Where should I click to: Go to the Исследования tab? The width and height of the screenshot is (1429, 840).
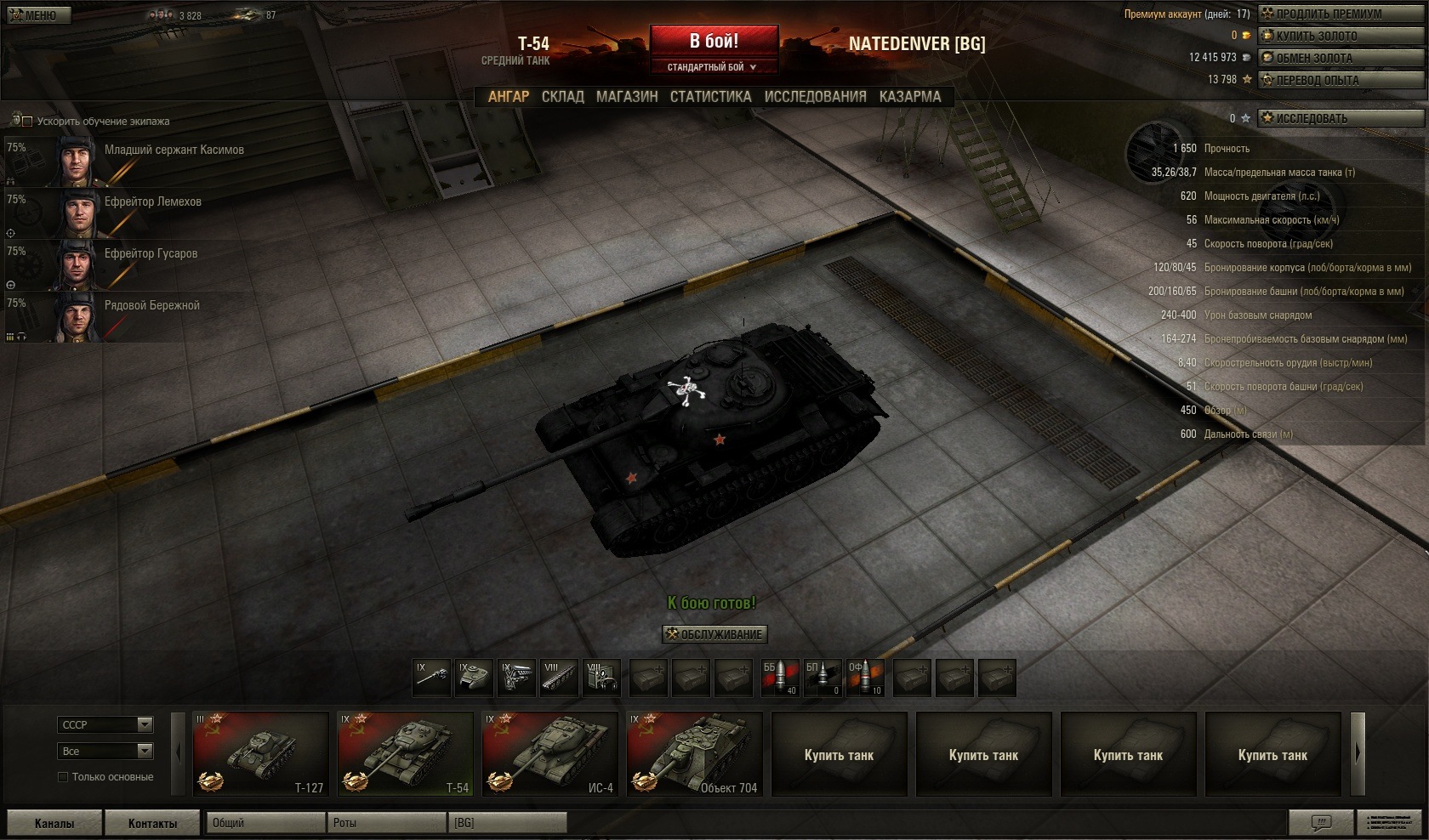pos(815,97)
